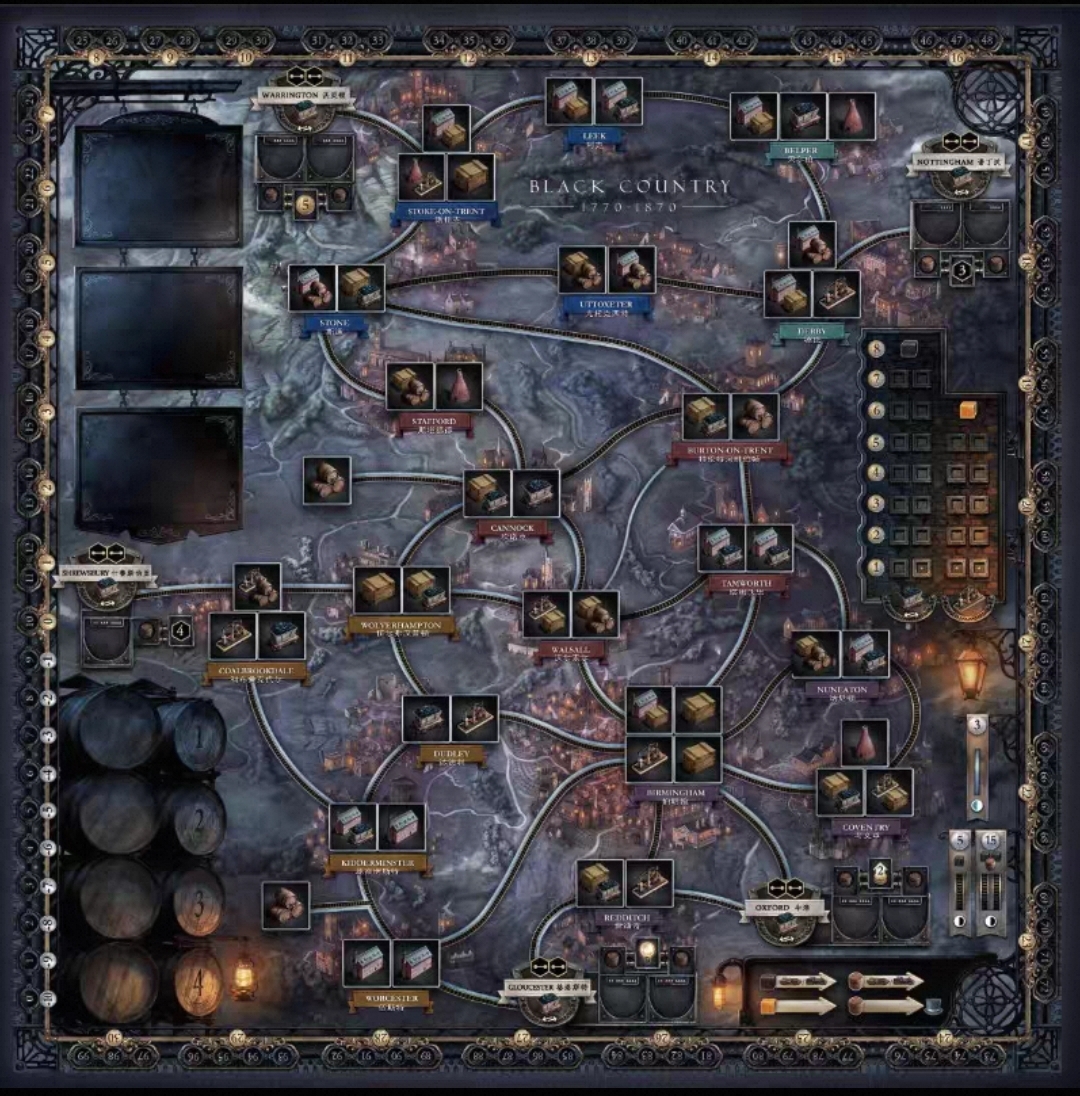Viewport: 1080px width, 1096px height.
Task: Pick the Uttoxeter town label
Action: pos(606,305)
